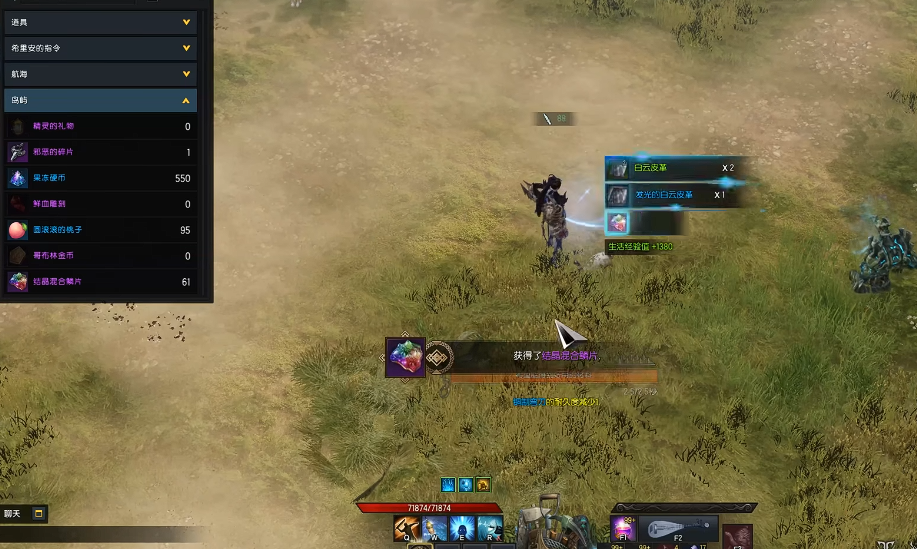Viewport: 917px width, 549px height.
Task: Choose the 鲜血雕刻 row
Action: pos(100,204)
